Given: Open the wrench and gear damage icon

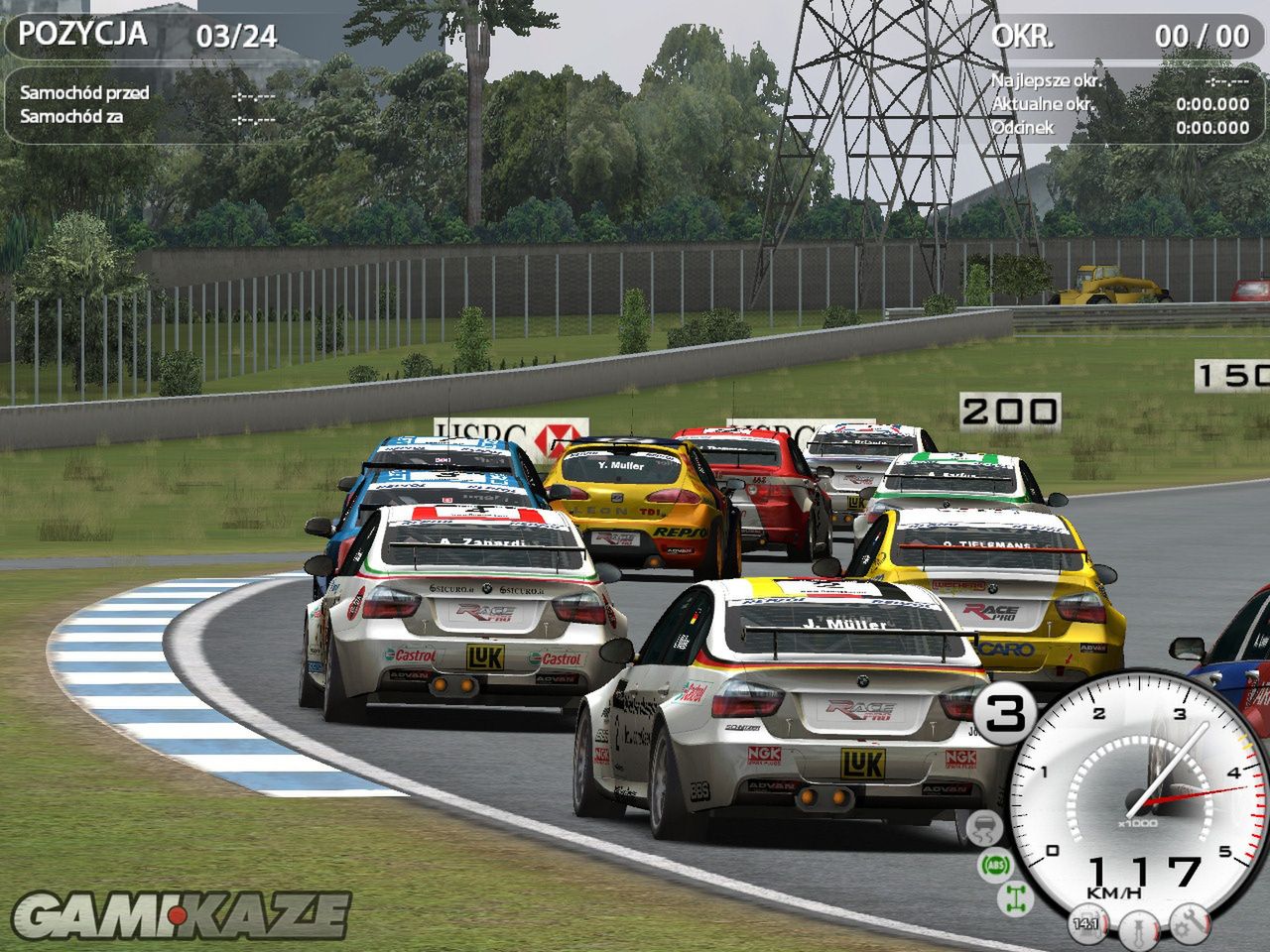Looking at the screenshot, I should (1189, 924).
